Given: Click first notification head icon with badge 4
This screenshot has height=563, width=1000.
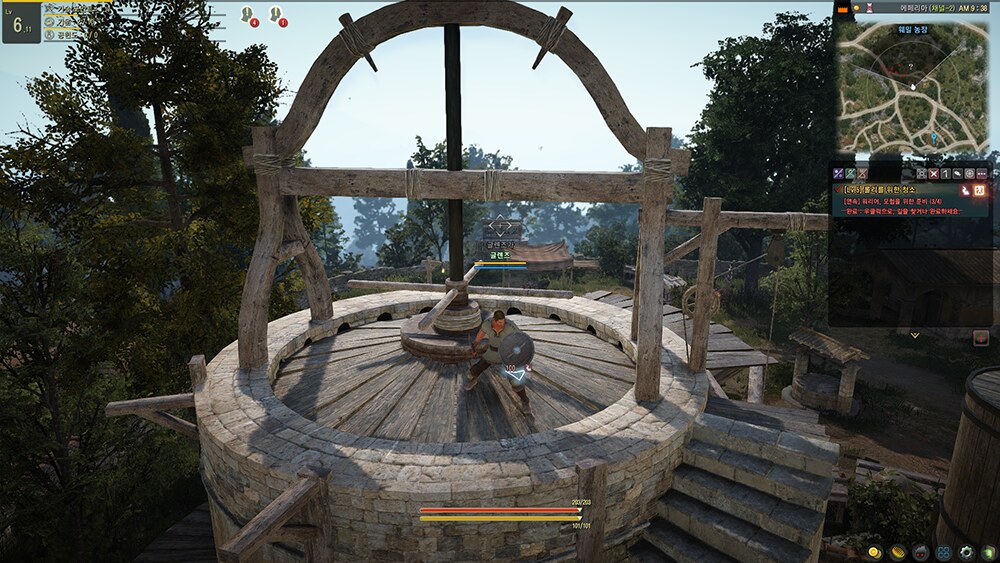Looking at the screenshot, I should coord(248,15).
